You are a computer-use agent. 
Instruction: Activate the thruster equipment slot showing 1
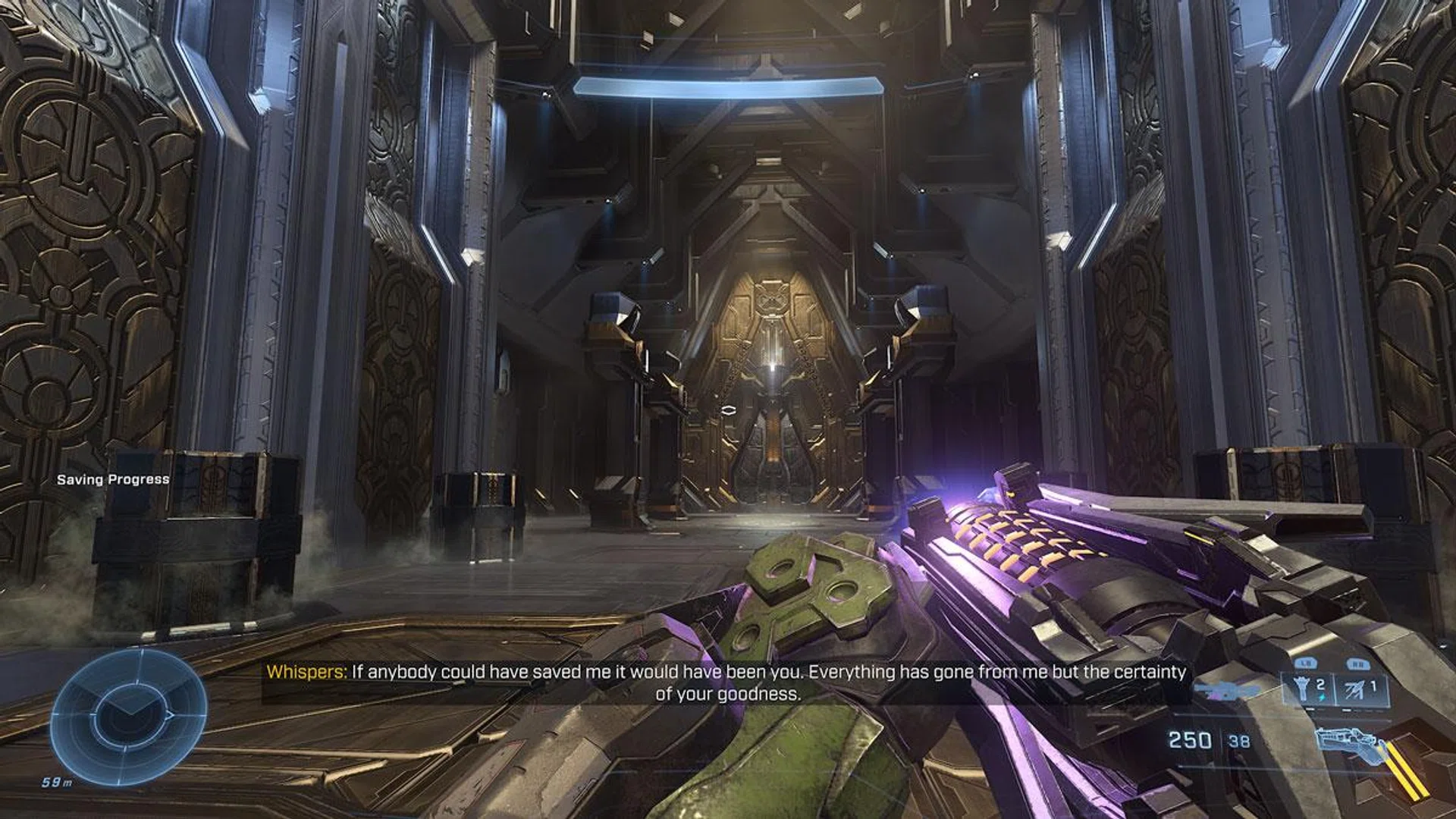[x=1361, y=690]
